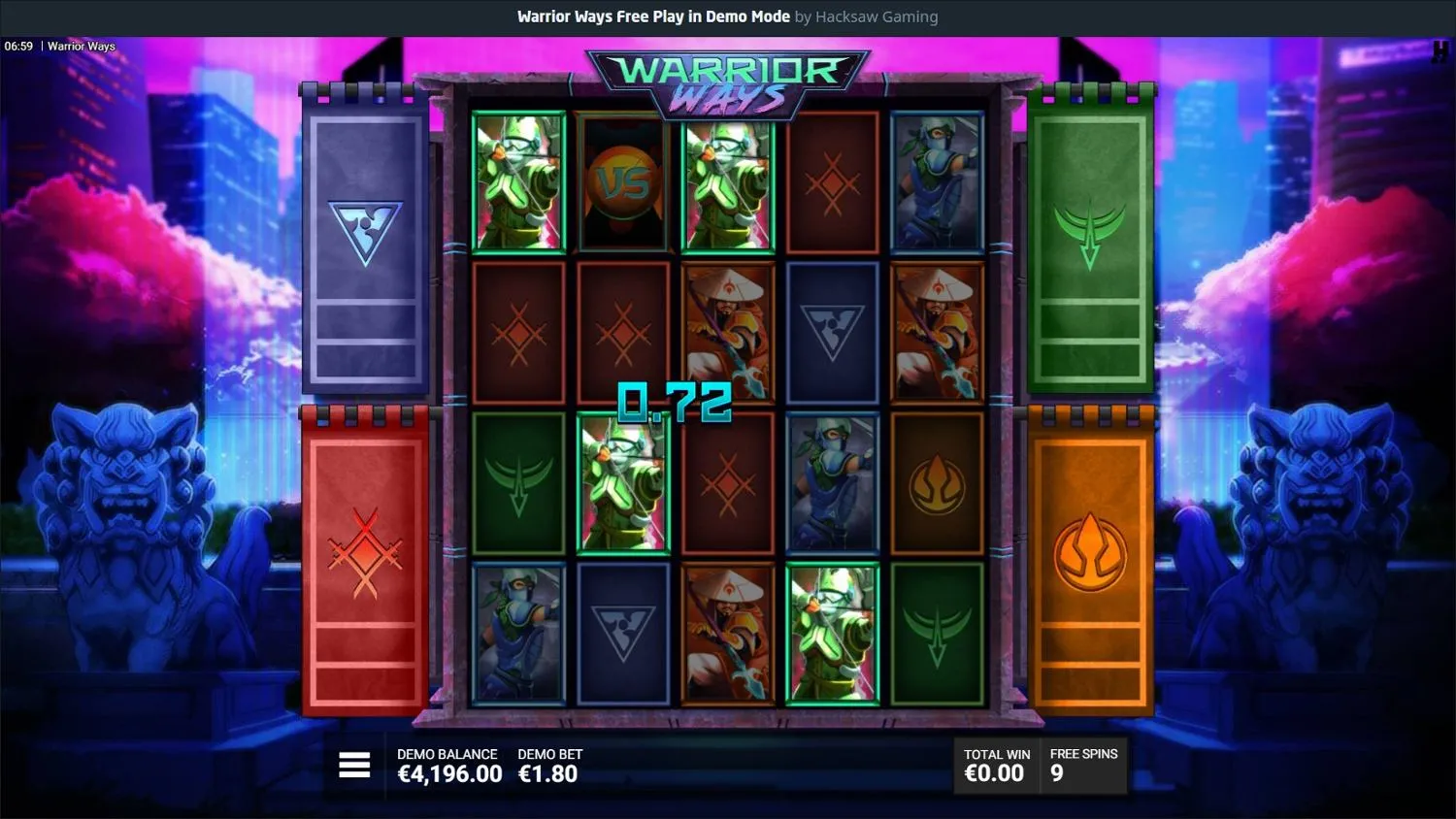Click the Warrior Ways Free Play demo title
The height and width of the screenshot is (819, 1456).
pyautogui.click(x=652, y=16)
